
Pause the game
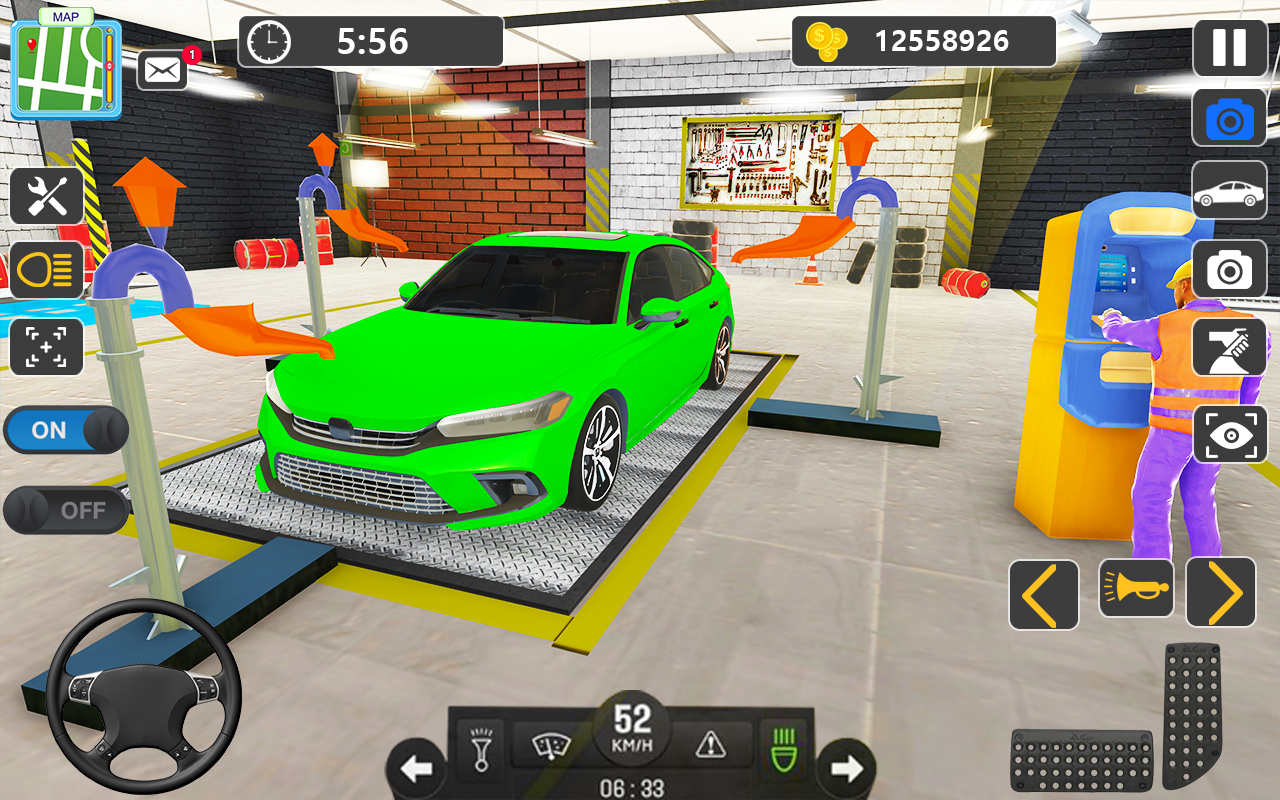[1229, 47]
